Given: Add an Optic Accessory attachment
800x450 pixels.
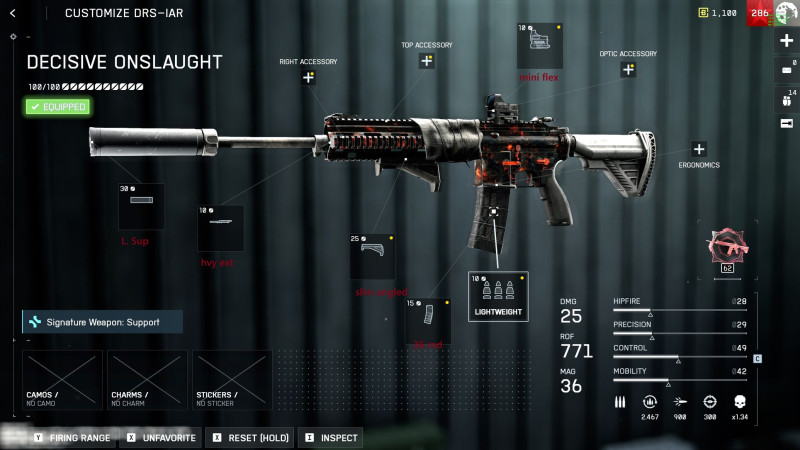Looking at the screenshot, I should (628, 70).
